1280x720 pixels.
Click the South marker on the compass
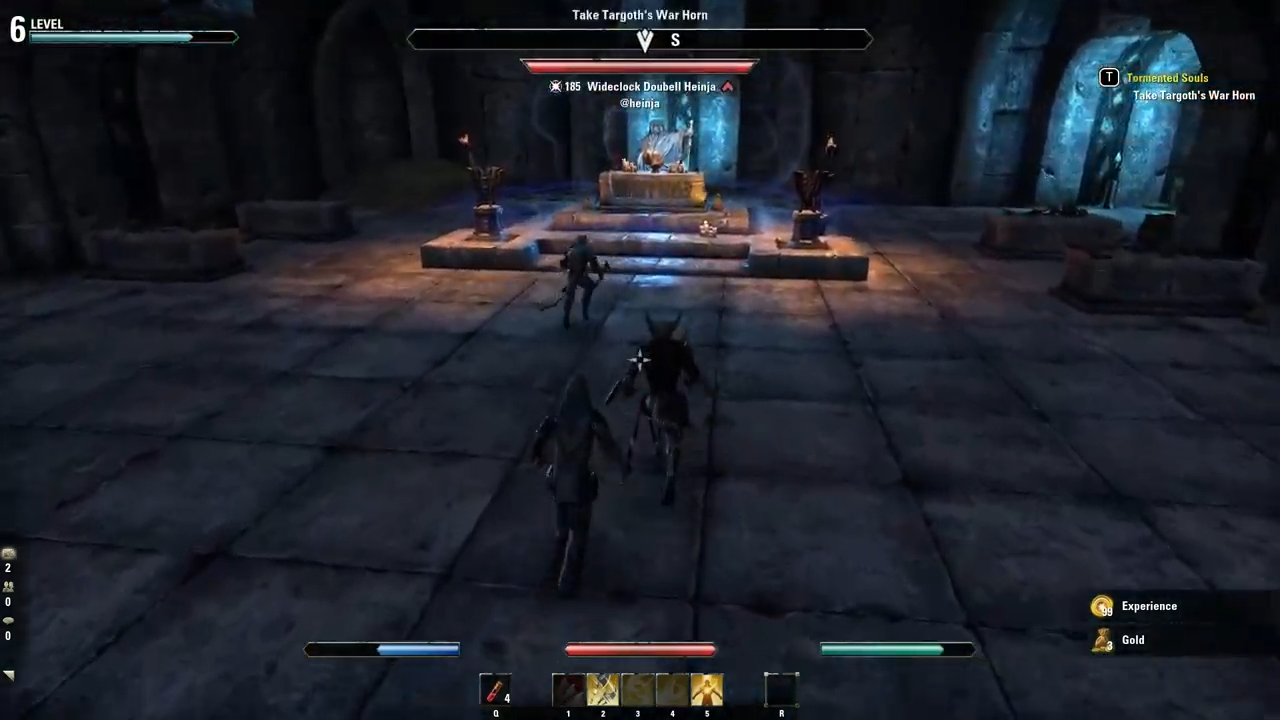coord(675,40)
